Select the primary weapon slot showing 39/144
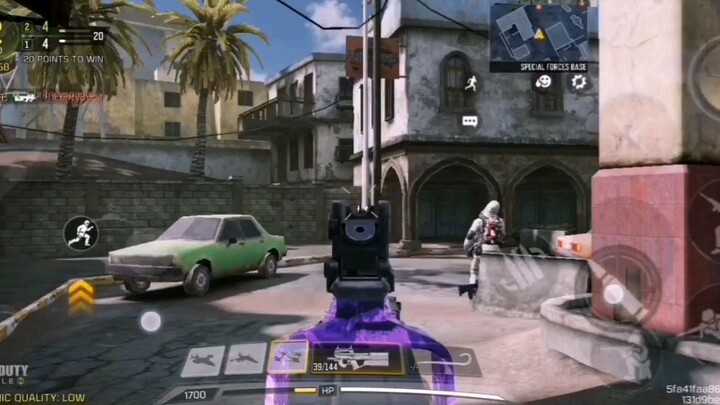The image size is (720, 405). pyautogui.click(x=356, y=359)
